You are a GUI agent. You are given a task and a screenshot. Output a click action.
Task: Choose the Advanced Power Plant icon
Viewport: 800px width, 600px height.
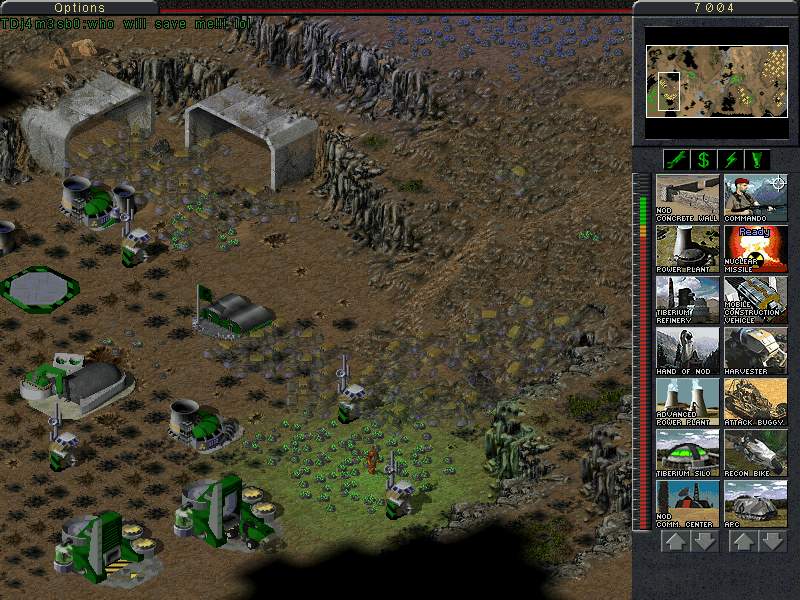click(687, 402)
